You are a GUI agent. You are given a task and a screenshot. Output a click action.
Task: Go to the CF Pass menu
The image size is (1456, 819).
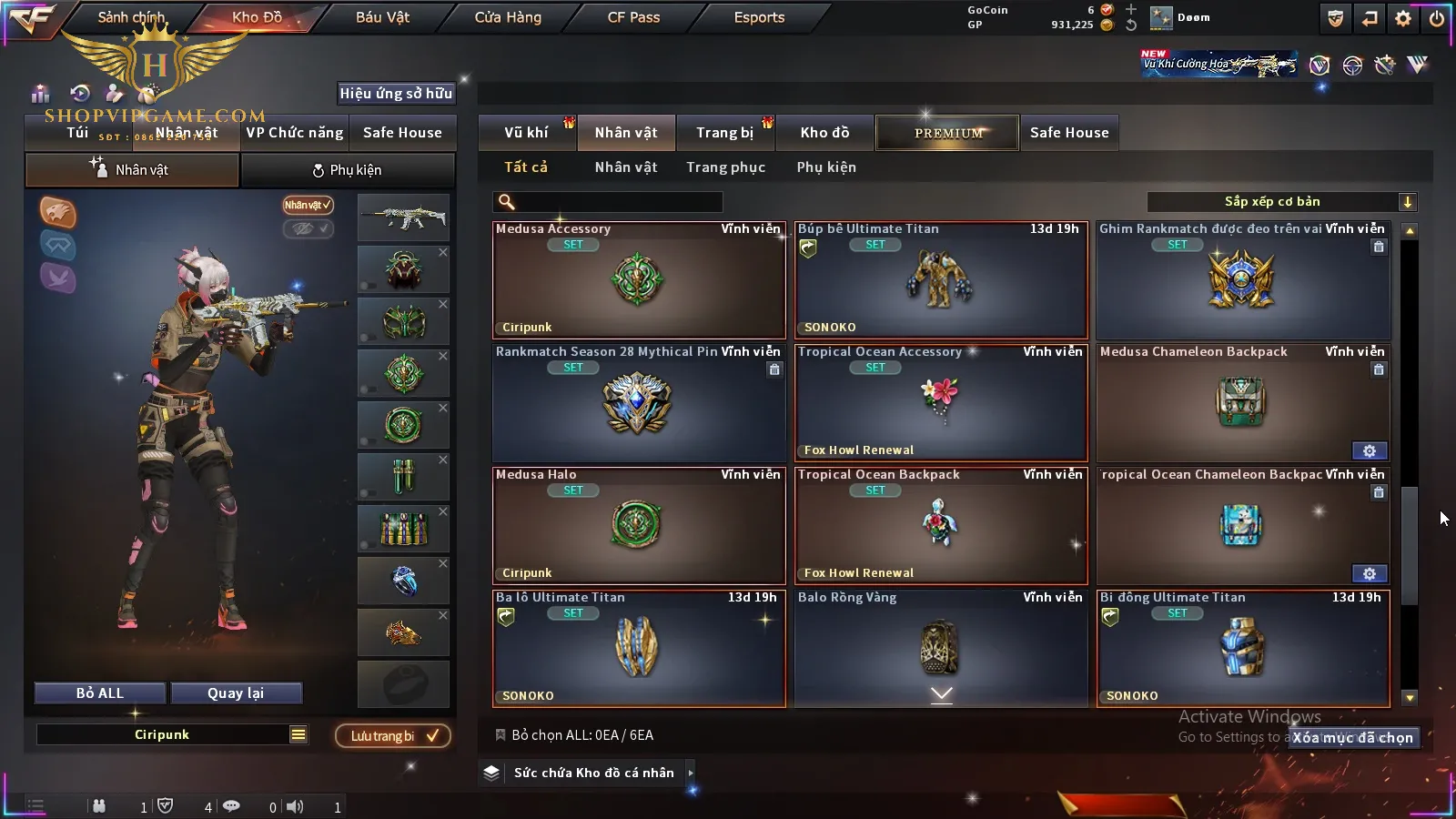point(633,17)
